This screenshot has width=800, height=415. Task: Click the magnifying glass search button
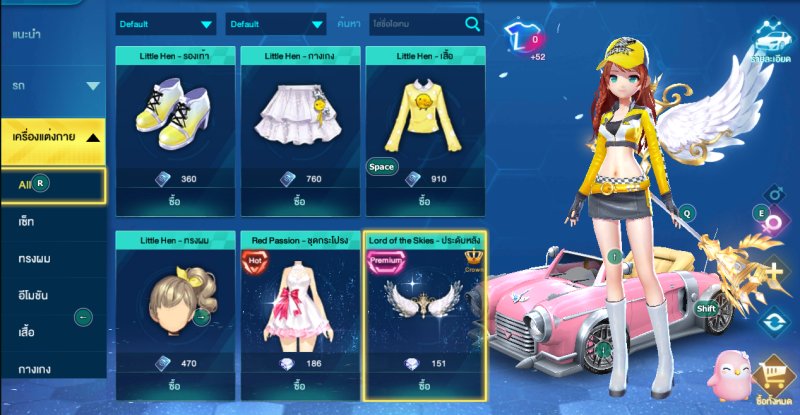[472, 24]
